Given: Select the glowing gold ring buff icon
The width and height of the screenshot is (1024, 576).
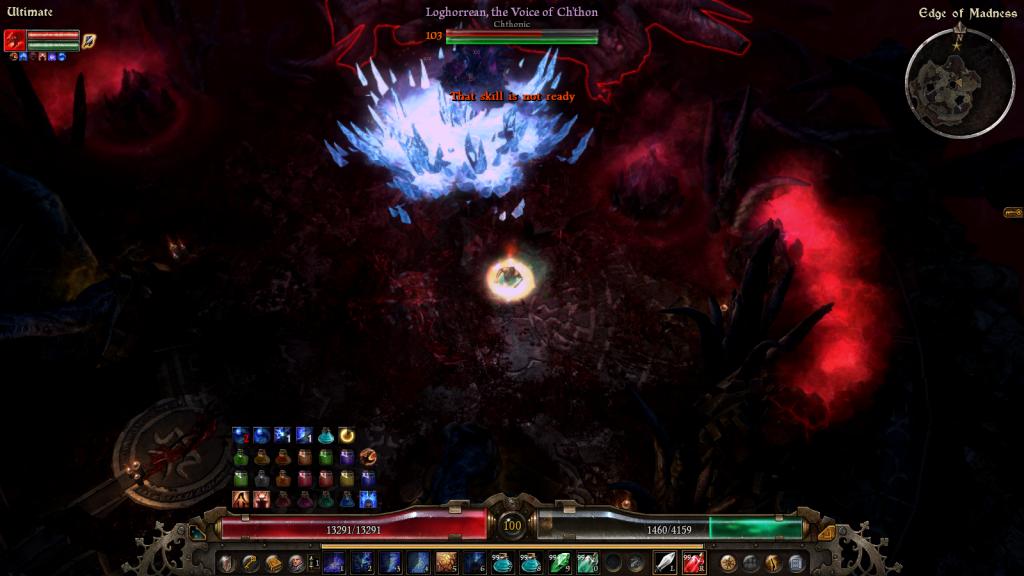Looking at the screenshot, I should tap(347, 435).
